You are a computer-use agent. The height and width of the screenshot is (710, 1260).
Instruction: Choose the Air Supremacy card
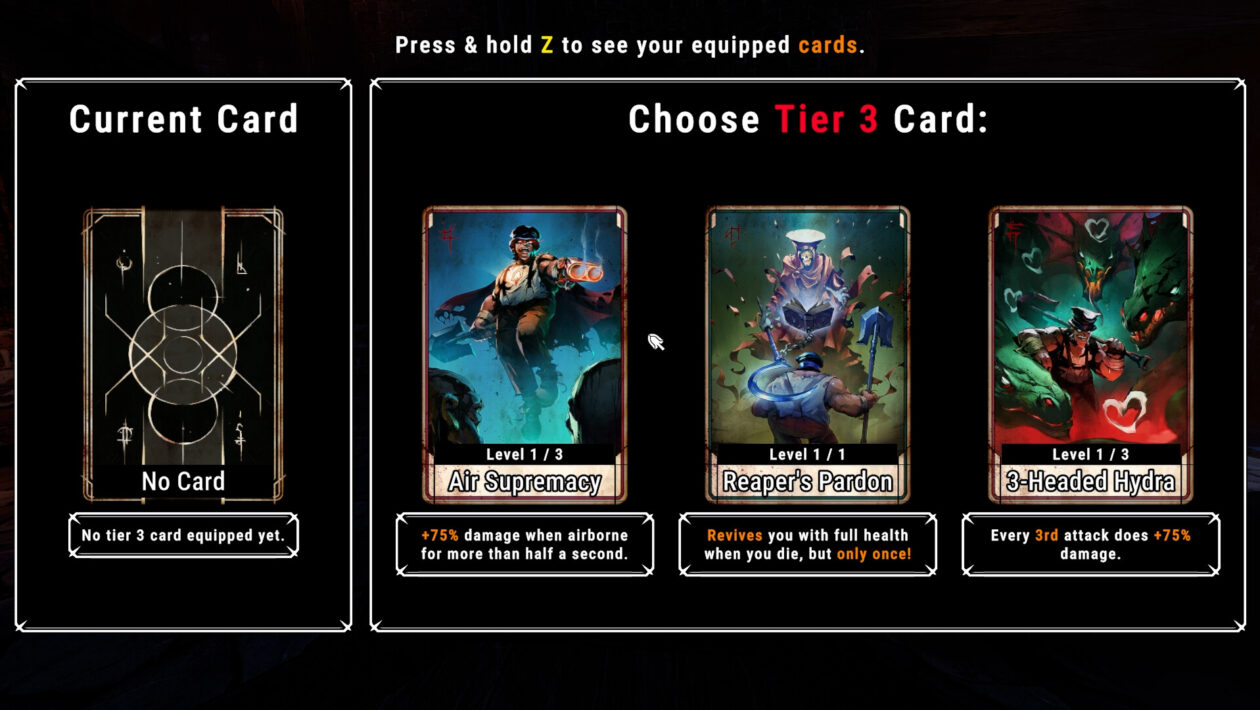click(525, 354)
